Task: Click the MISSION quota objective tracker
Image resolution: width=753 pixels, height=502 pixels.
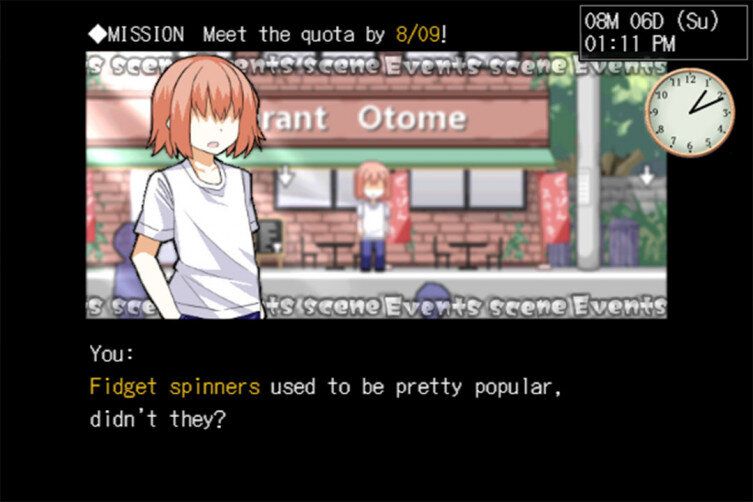Action: tap(268, 34)
